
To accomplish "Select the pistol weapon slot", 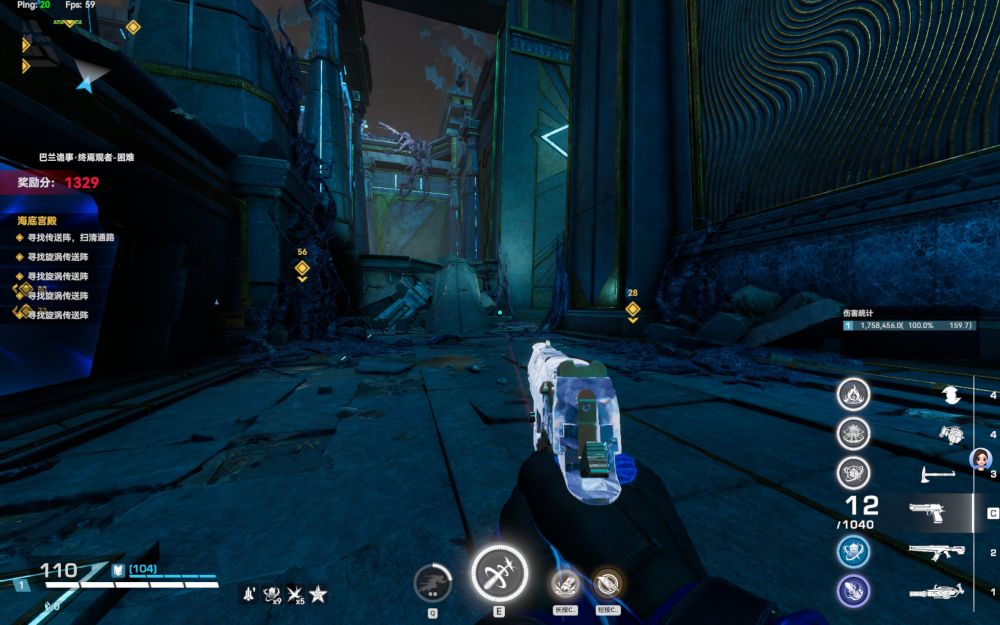I will pyautogui.click(x=933, y=513).
